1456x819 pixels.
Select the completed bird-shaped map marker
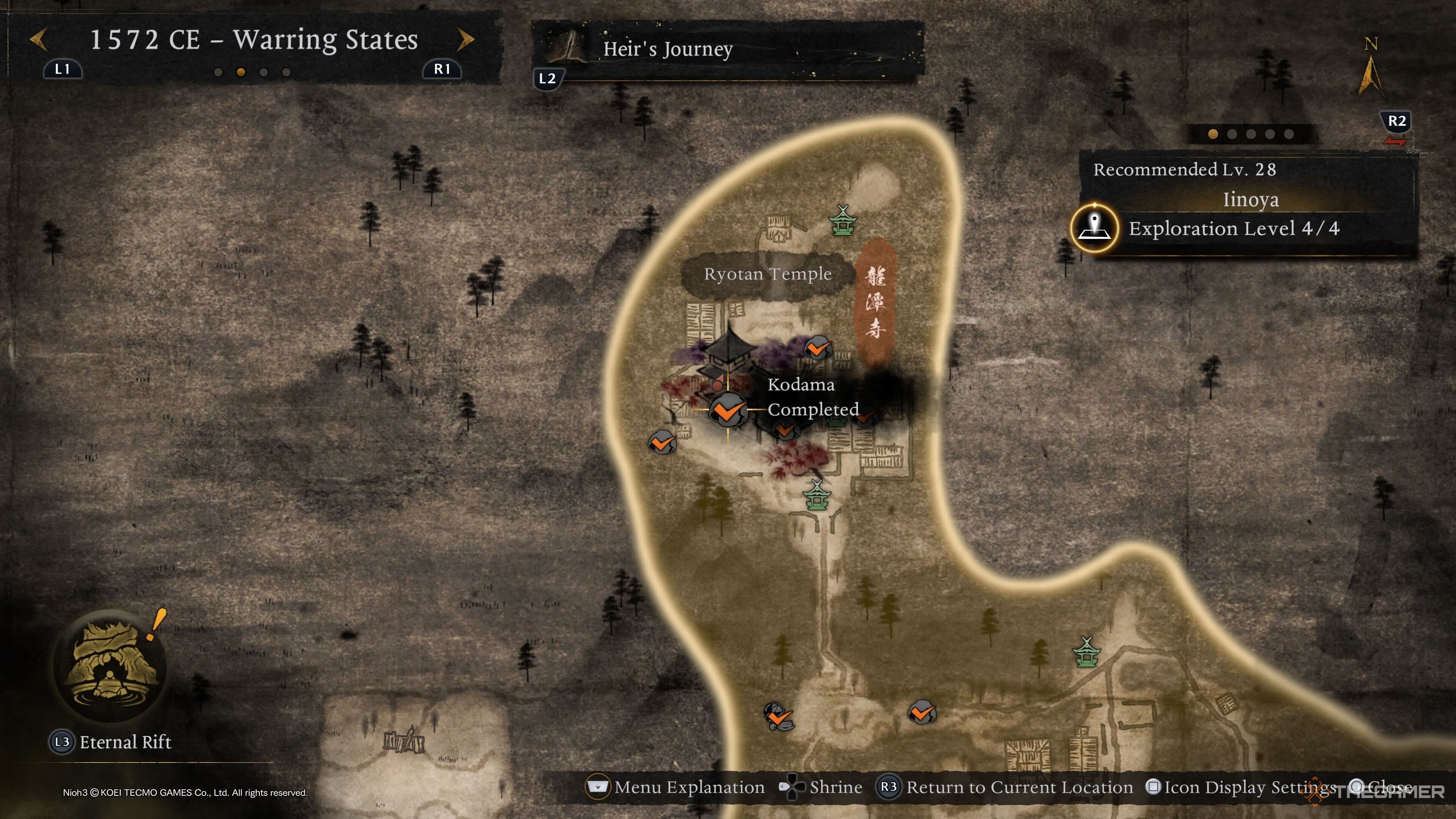(778, 717)
